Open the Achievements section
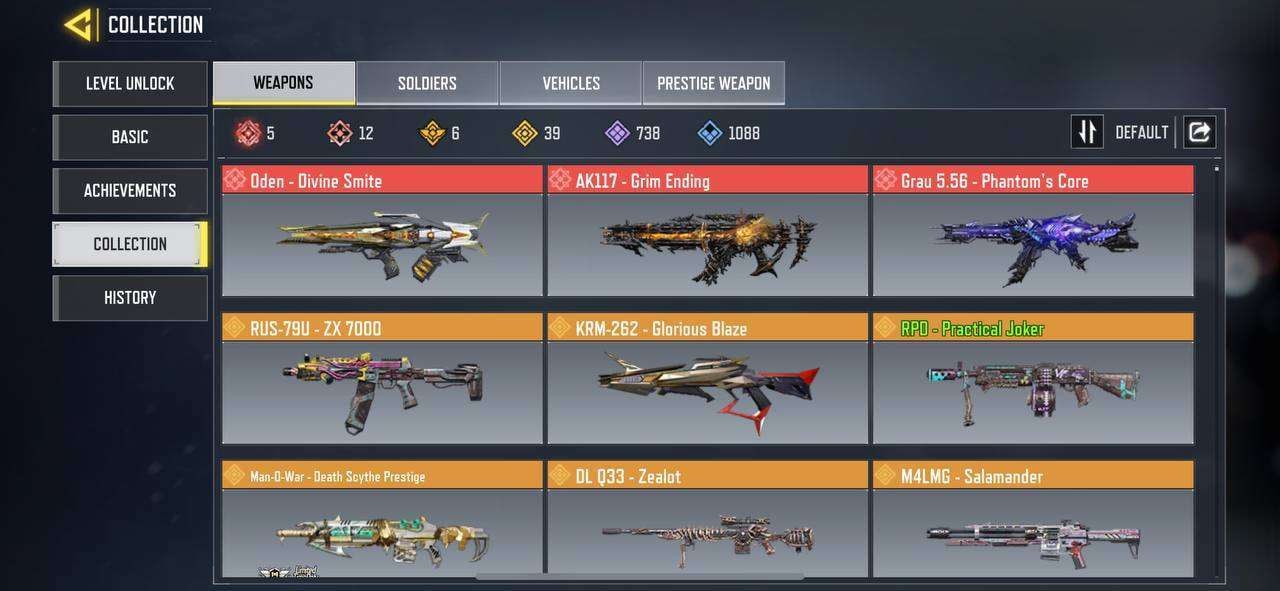The width and height of the screenshot is (1280, 591). [130, 191]
